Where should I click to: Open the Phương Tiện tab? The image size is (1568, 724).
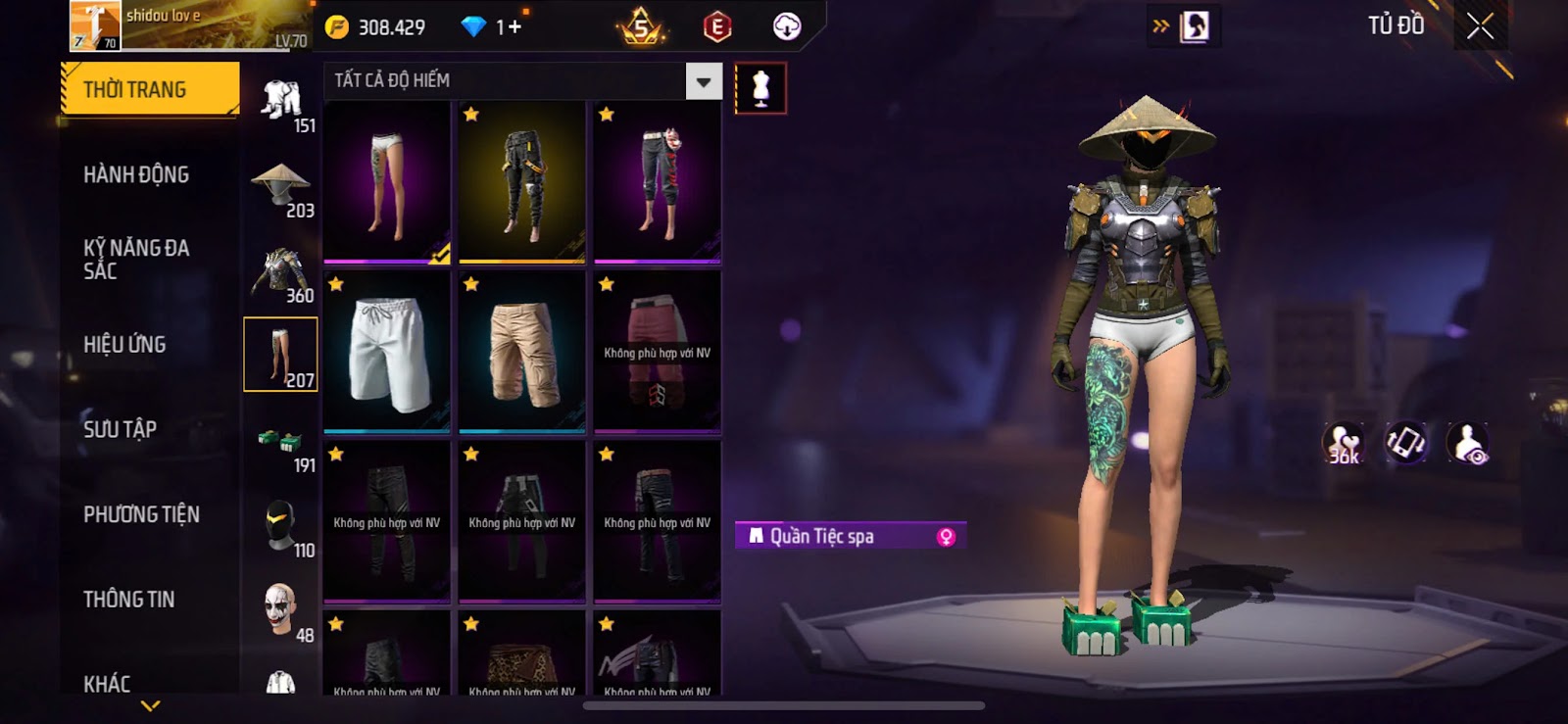point(141,514)
